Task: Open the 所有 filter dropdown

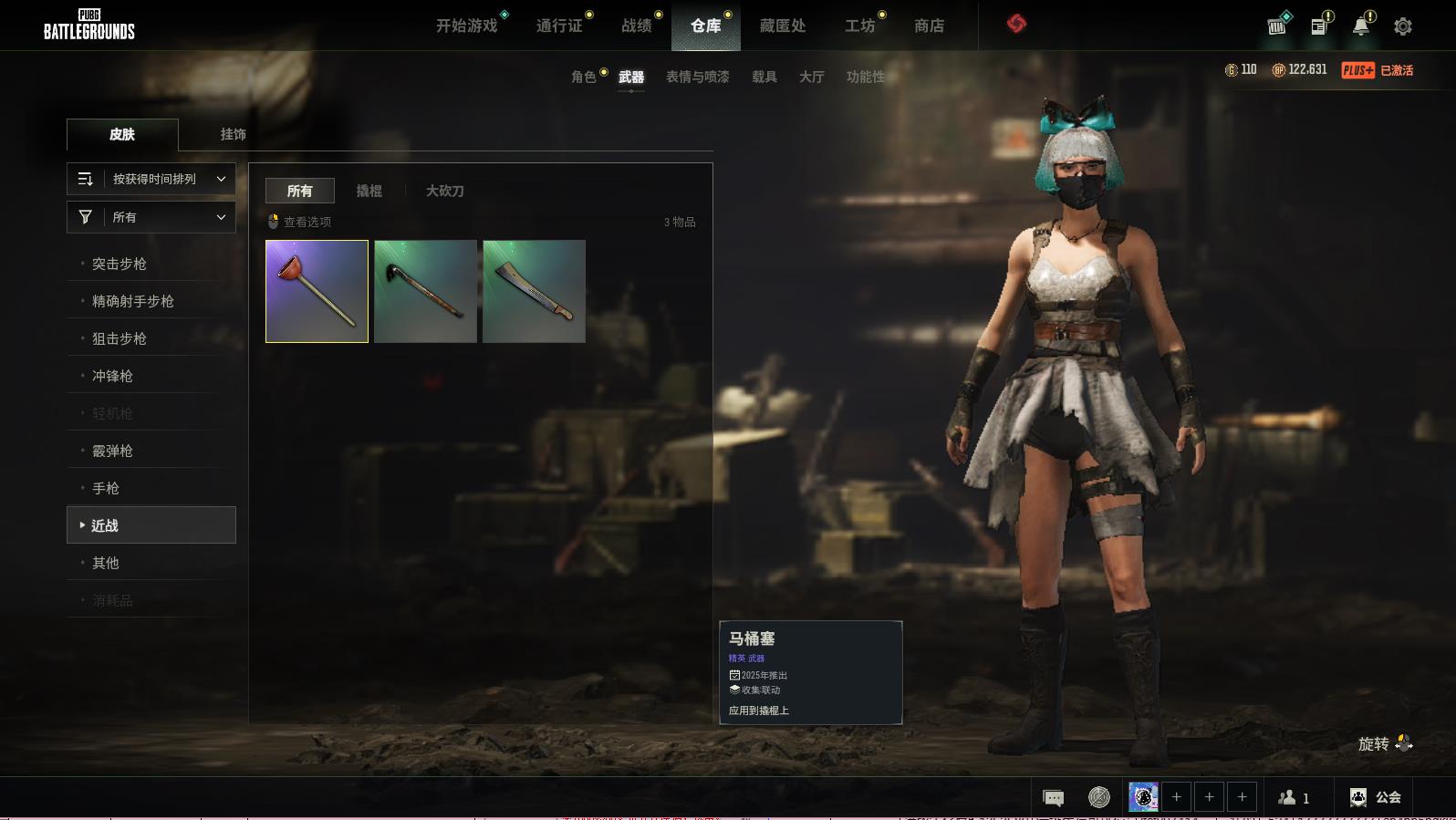Action: tap(151, 217)
